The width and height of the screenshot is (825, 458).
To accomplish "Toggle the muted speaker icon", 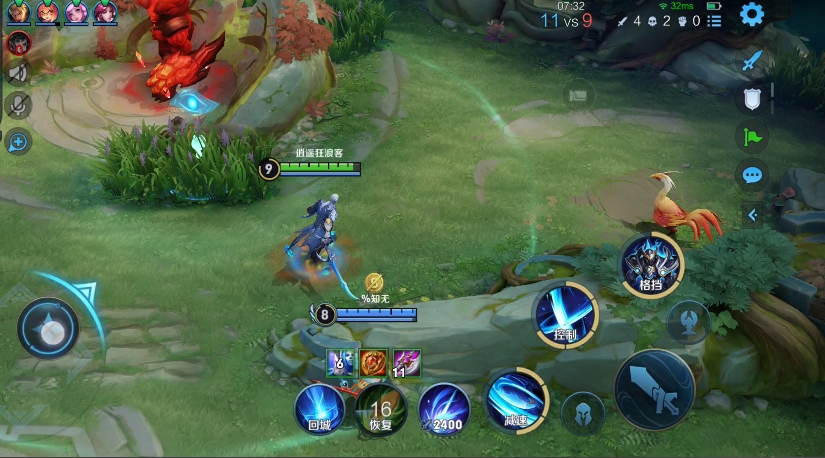I will [x=18, y=73].
